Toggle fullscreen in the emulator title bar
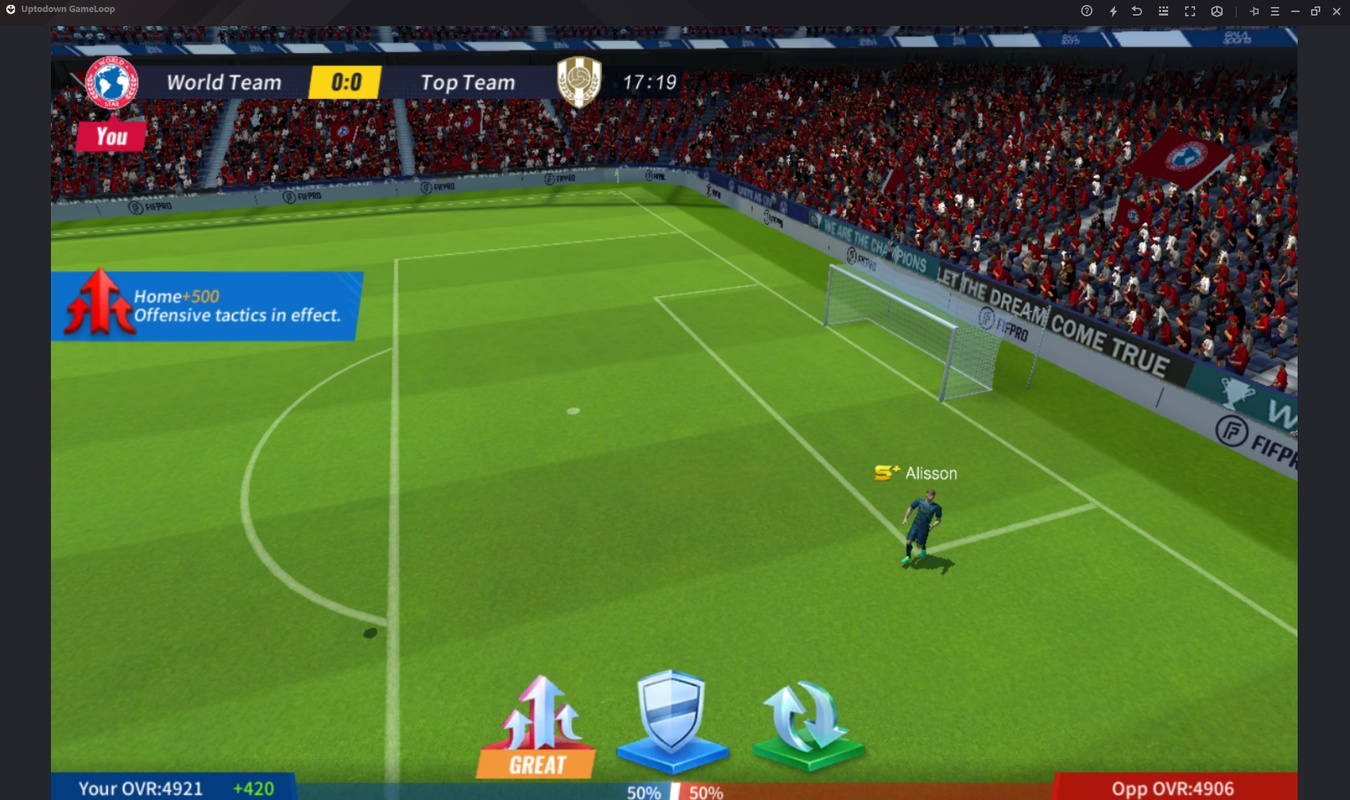Screen dimensions: 1350x800 (1190, 11)
